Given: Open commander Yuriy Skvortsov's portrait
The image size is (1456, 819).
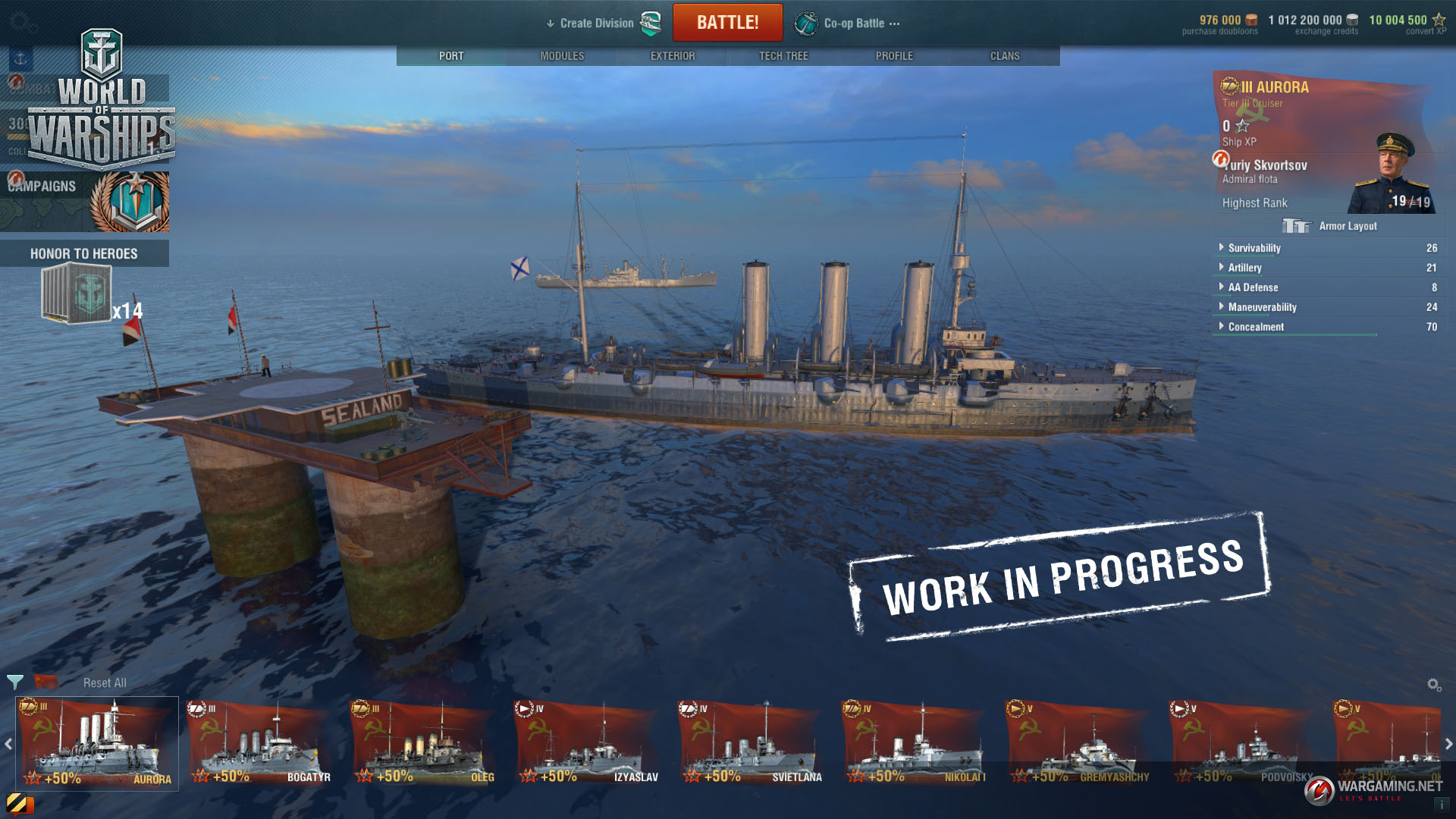Looking at the screenshot, I should tap(1390, 173).
